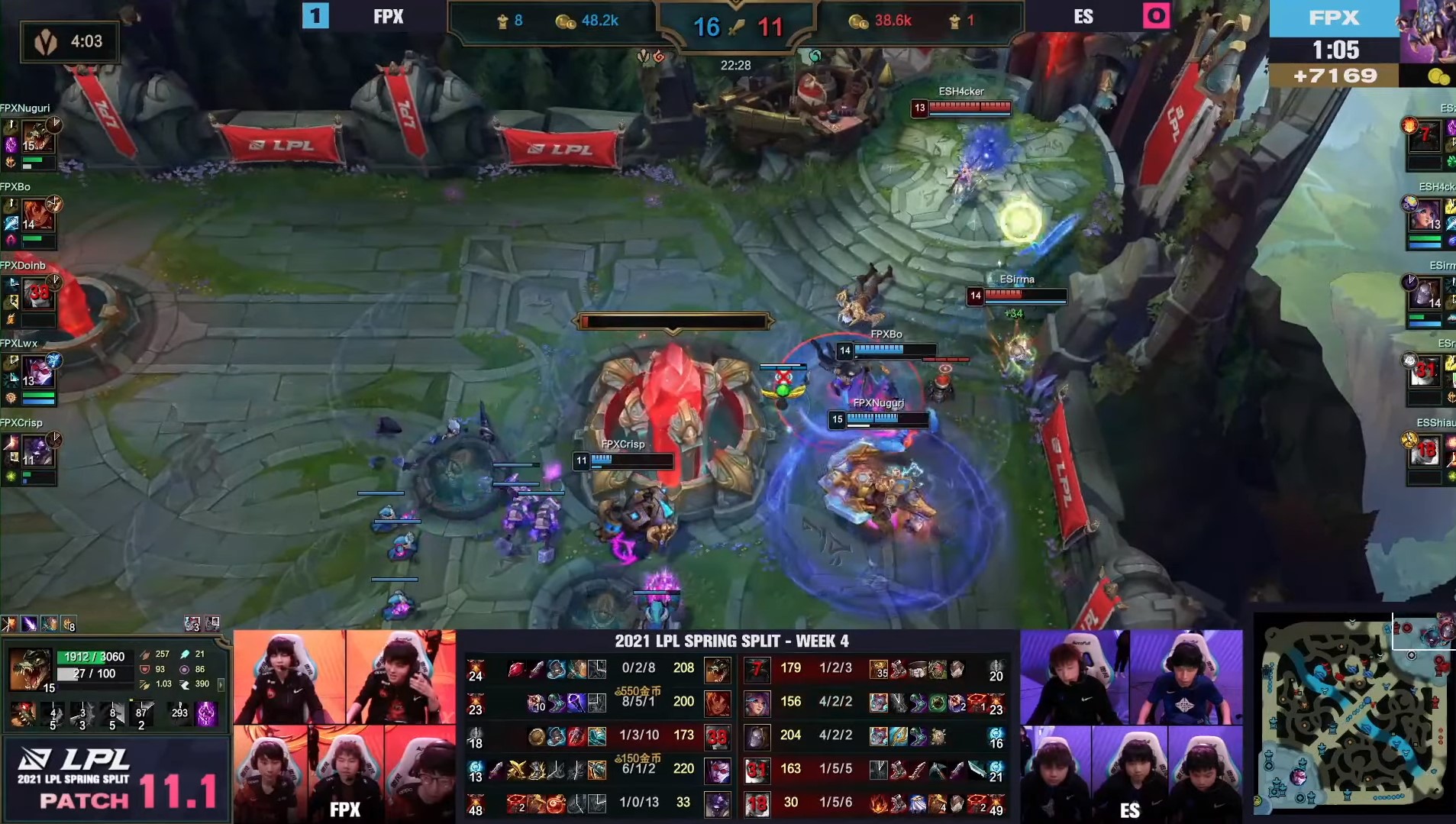Click the attack damage stat icon showing 257
Viewport: 1456px width, 824px height.
pyautogui.click(x=145, y=655)
